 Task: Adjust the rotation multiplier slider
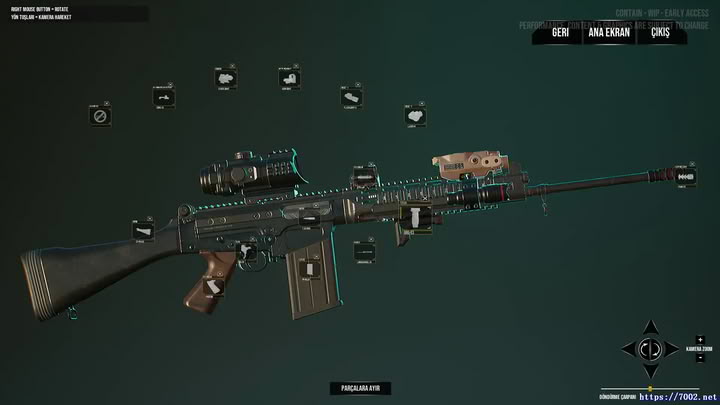651,389
